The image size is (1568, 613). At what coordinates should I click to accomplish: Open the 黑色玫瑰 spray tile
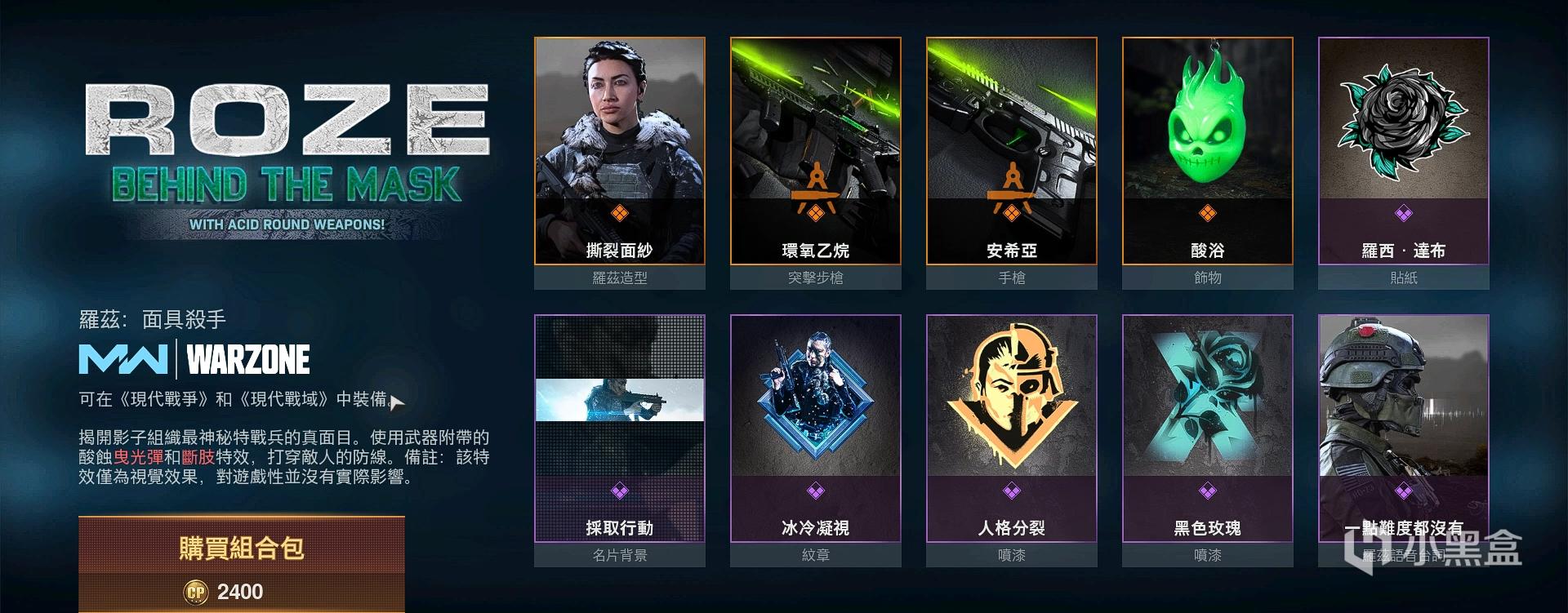[x=1208, y=429]
